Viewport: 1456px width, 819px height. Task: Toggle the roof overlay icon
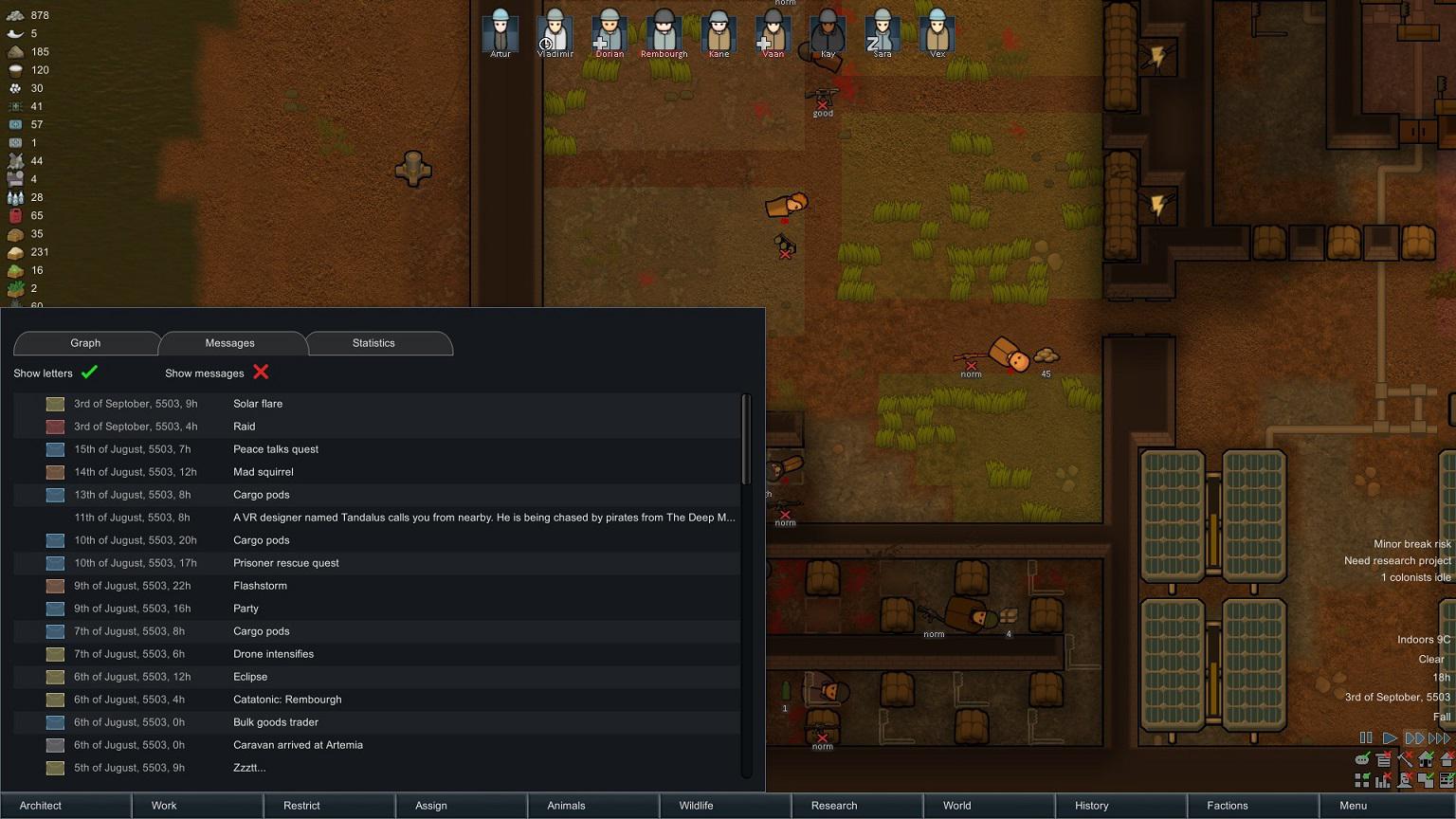click(x=1447, y=758)
